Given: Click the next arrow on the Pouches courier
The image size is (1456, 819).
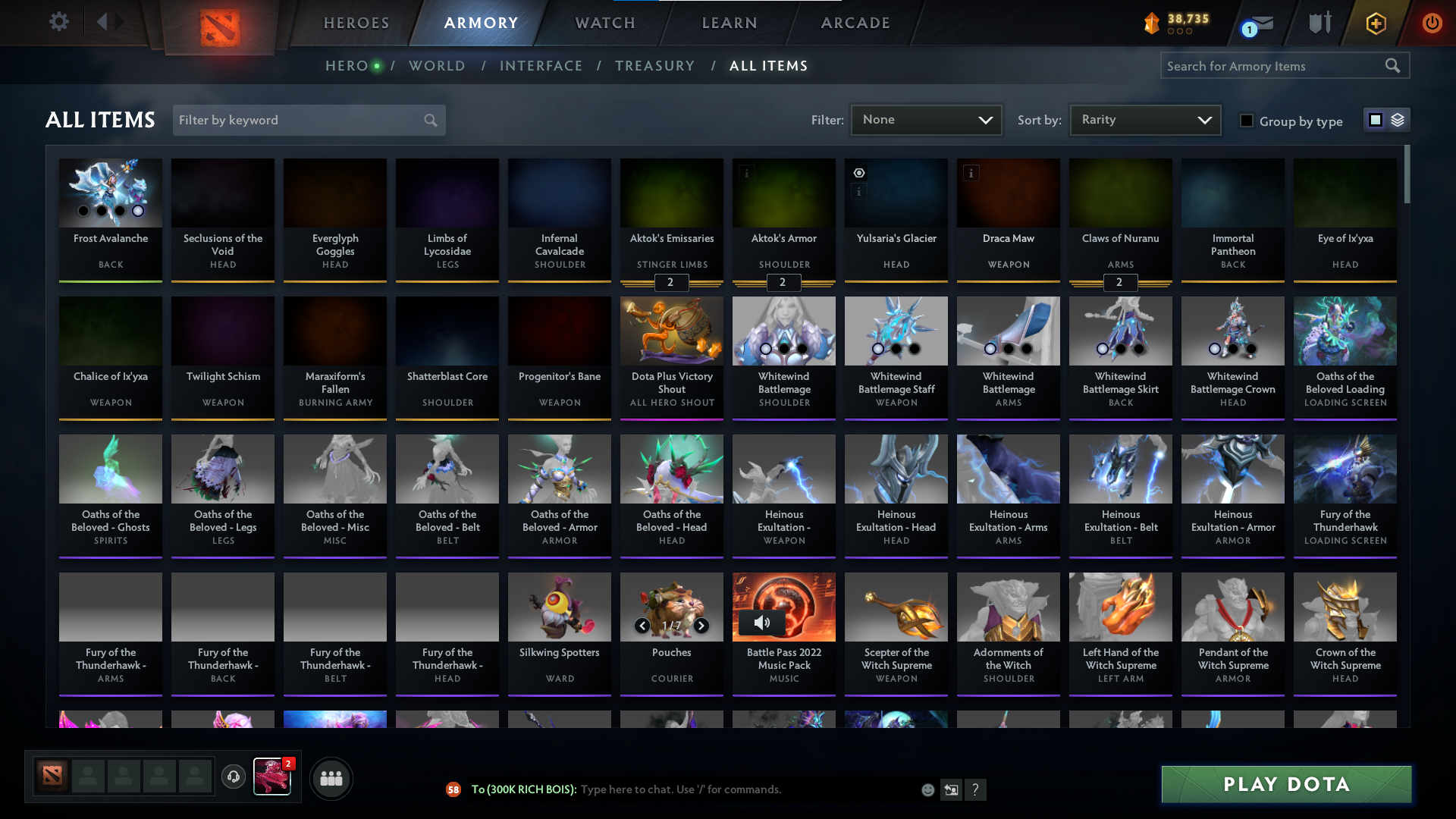Looking at the screenshot, I should pos(701,626).
